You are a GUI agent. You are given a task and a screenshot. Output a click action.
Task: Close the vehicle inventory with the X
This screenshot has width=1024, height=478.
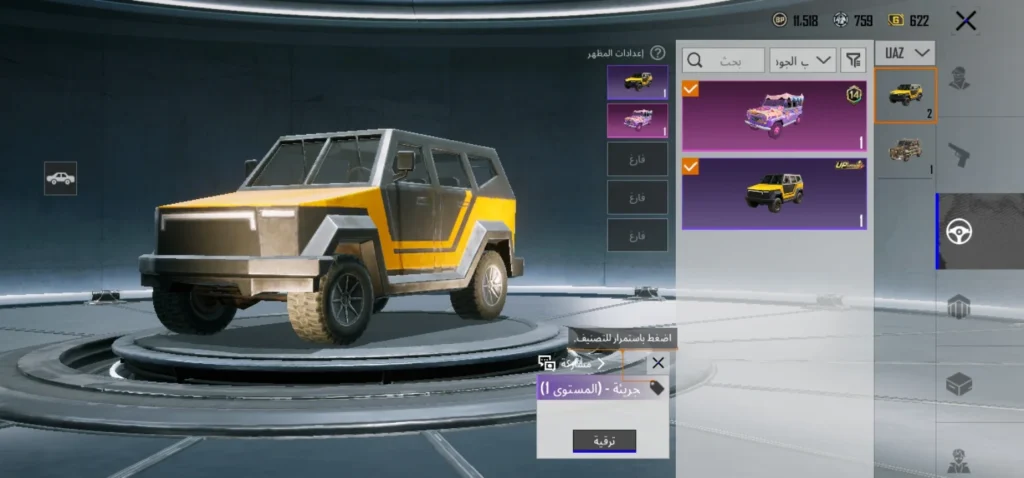(x=965, y=20)
